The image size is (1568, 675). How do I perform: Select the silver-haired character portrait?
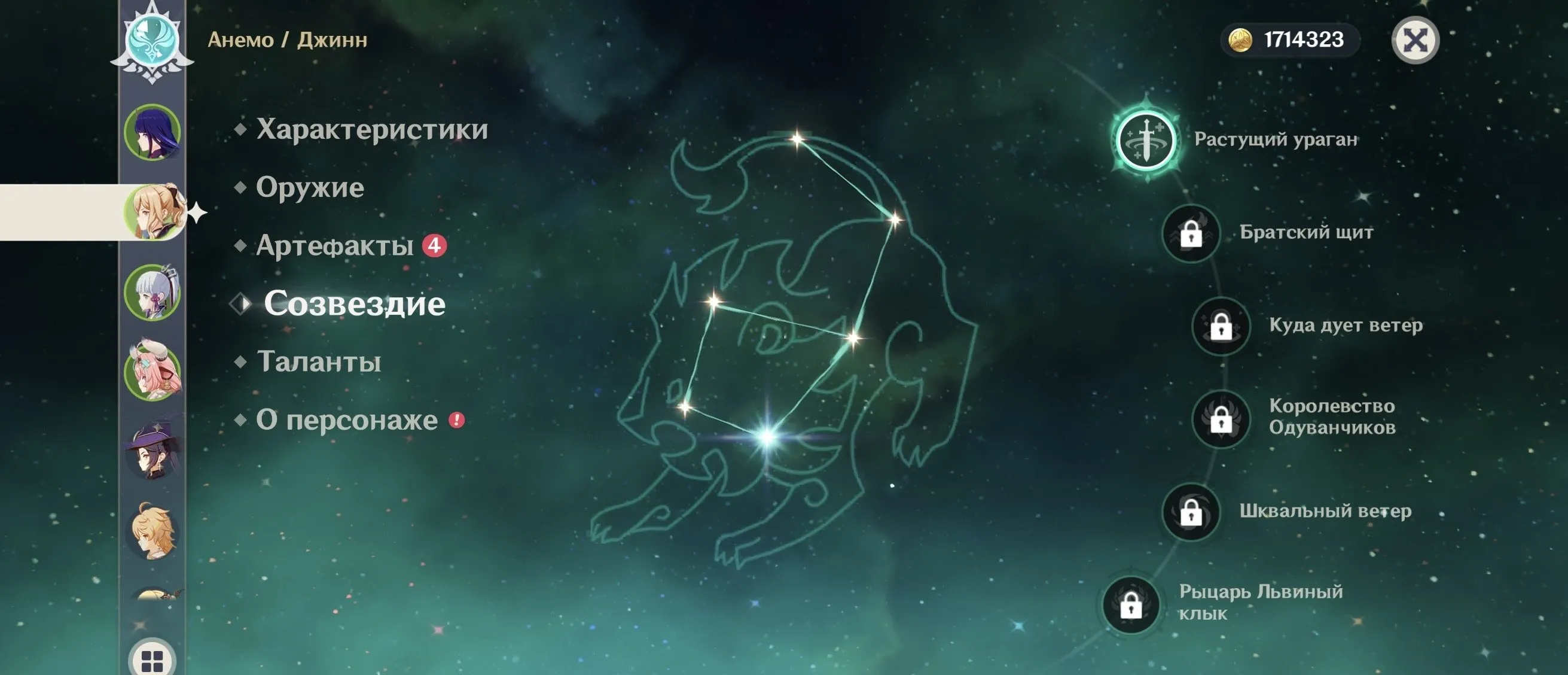(x=152, y=293)
